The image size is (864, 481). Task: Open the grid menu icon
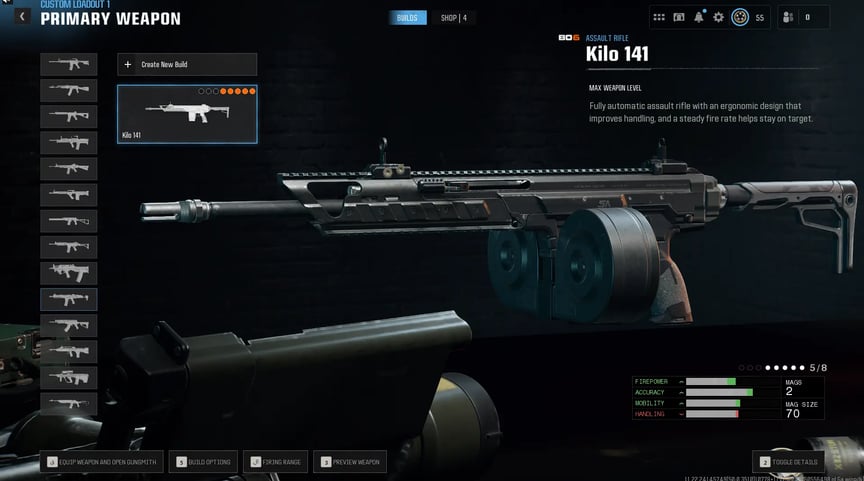[x=659, y=17]
